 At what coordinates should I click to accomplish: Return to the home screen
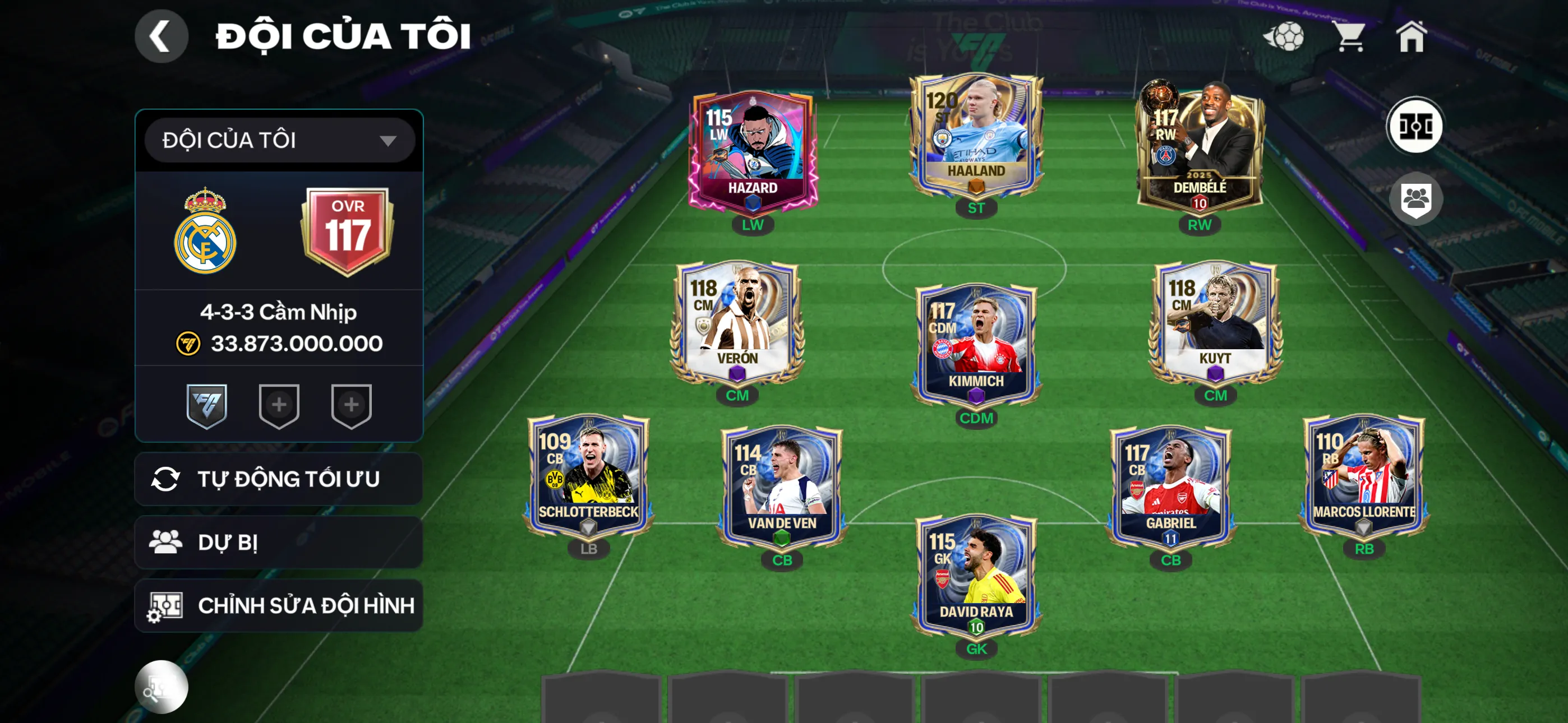(1411, 36)
